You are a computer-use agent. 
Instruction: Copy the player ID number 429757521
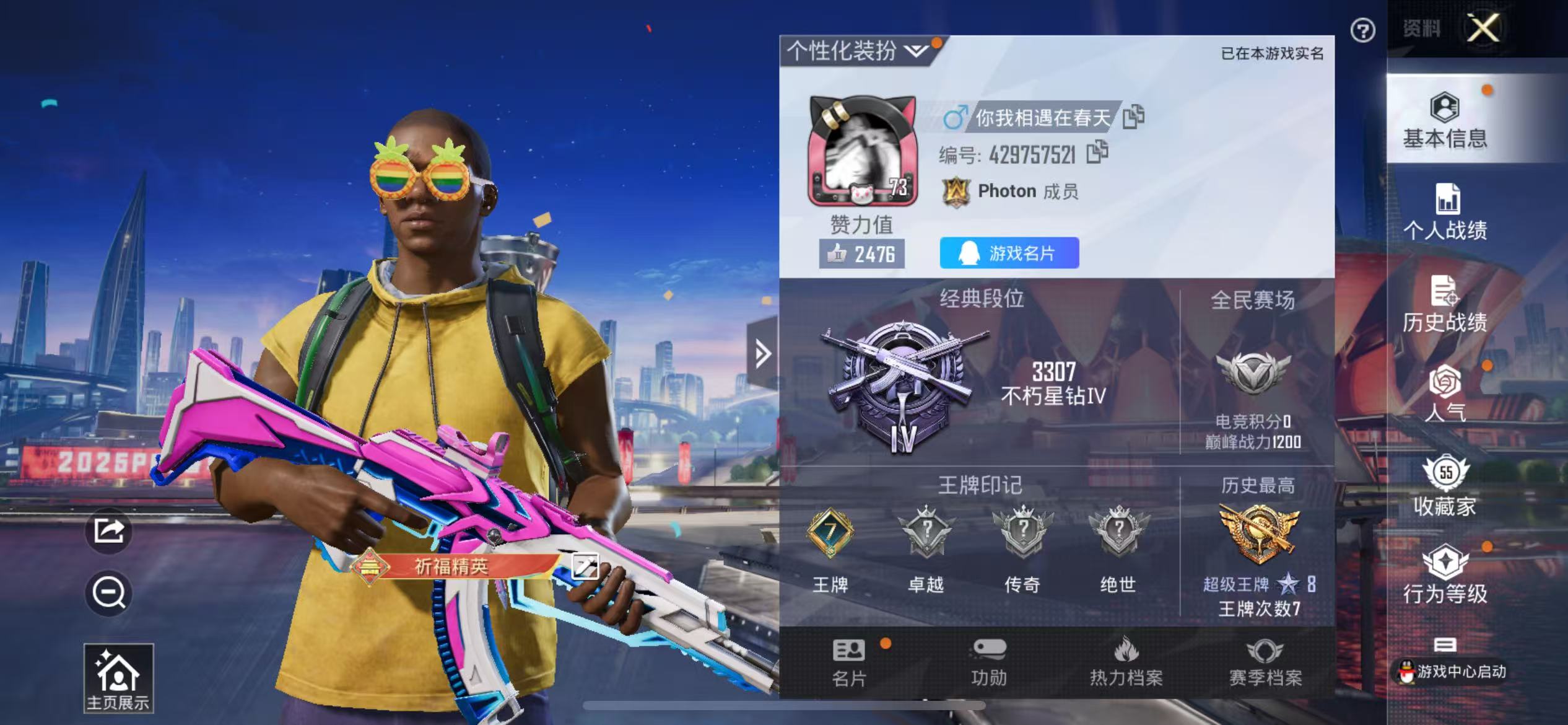(x=1097, y=152)
